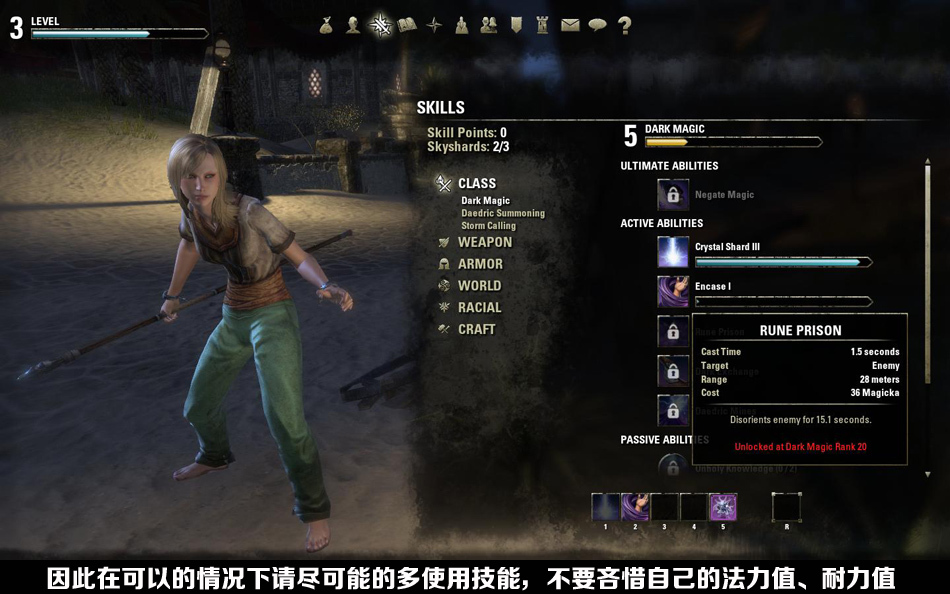Viewport: 950px width, 594px height.
Task: Expand the RACIAL skill category
Action: 479,308
